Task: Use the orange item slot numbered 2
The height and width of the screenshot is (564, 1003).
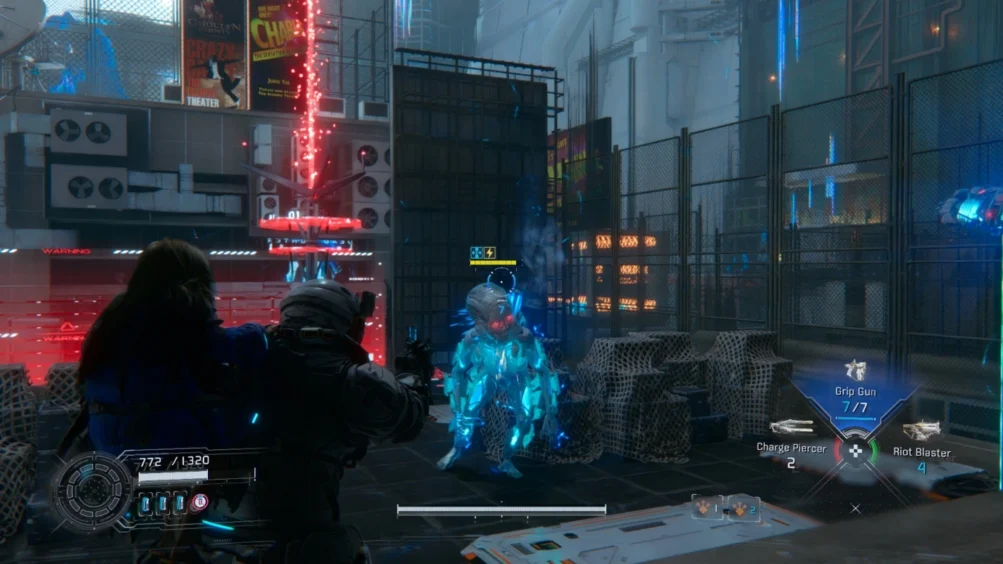Action: 743,508
